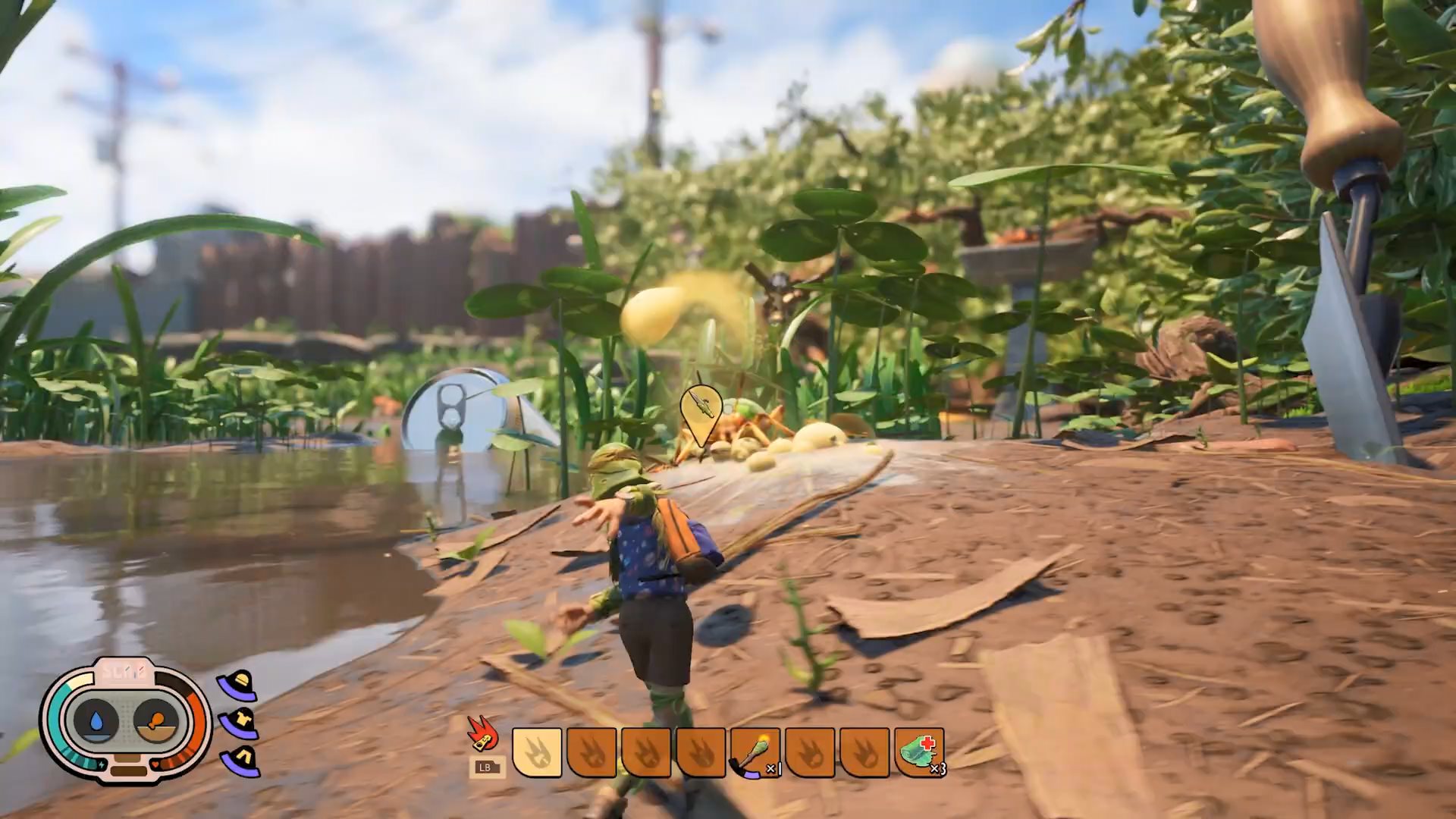1456x819 pixels.
Task: Open the red flame hotbar-pouch icon
Action: [x=482, y=736]
